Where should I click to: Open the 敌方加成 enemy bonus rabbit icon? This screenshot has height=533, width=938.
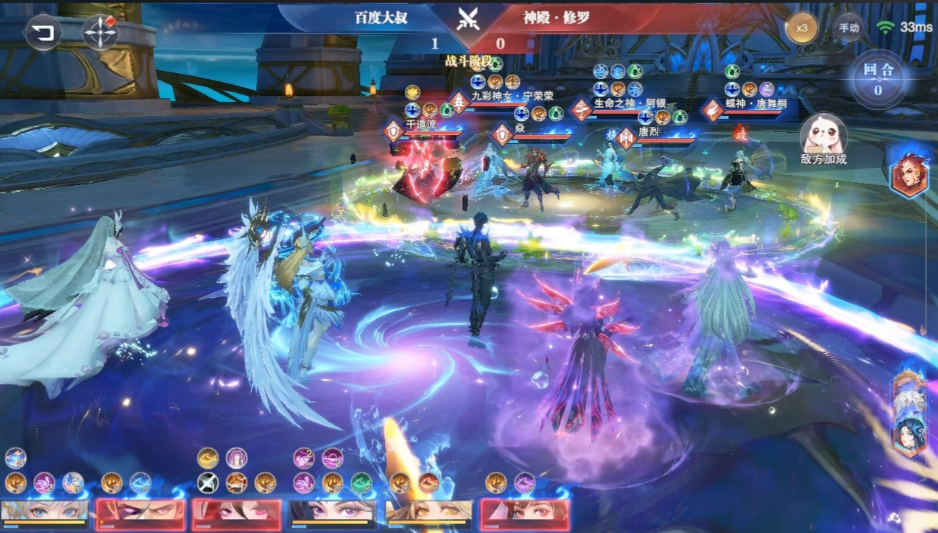[823, 135]
